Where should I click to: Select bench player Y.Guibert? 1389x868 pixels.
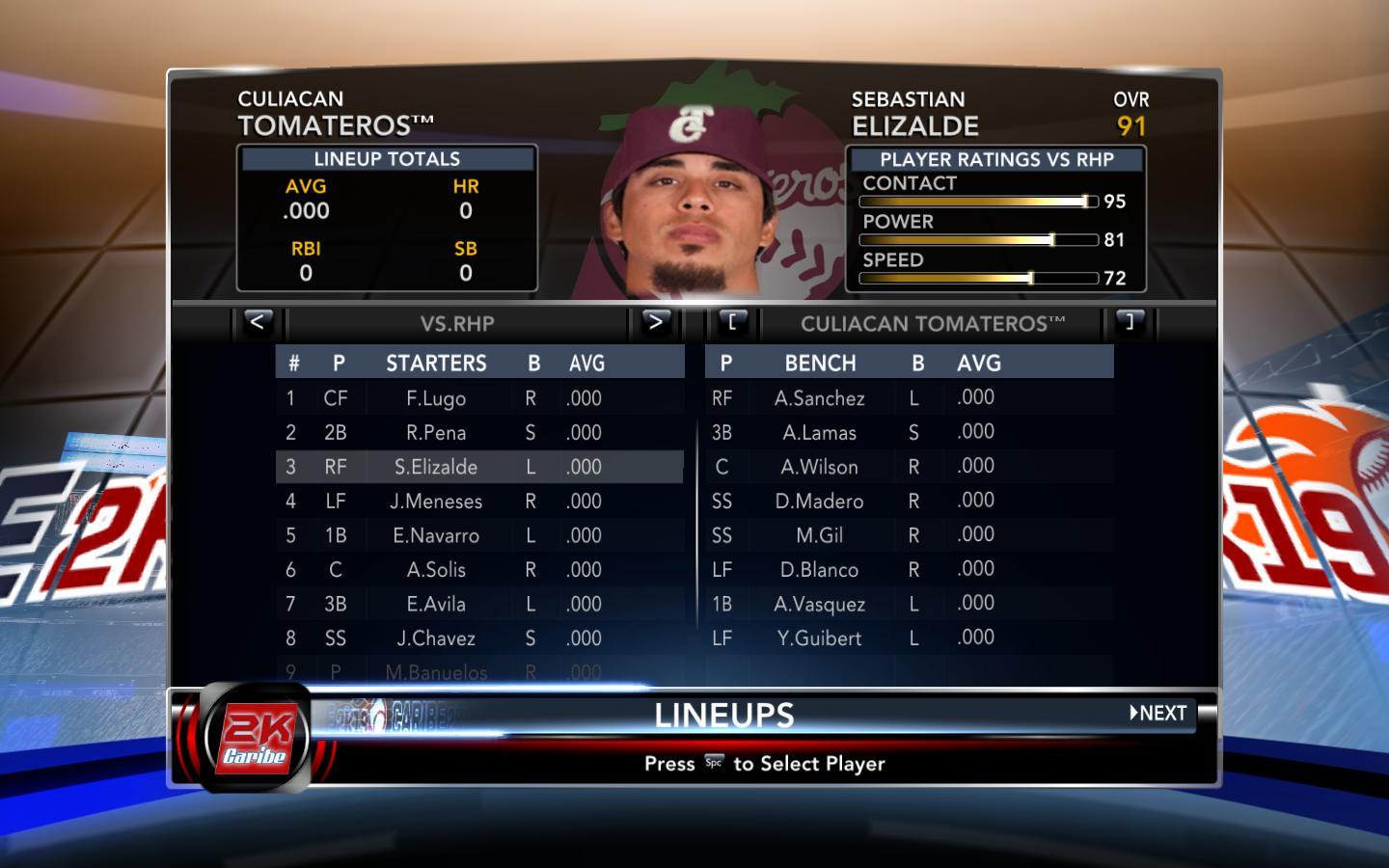tap(820, 638)
